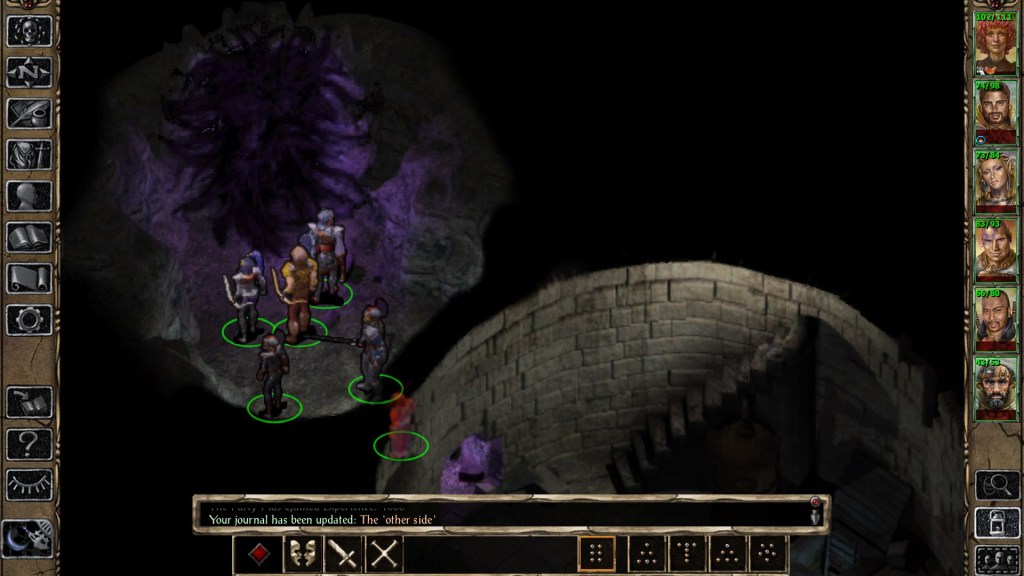Choose the single sword attack action
1024x576 pixels.
coord(343,554)
